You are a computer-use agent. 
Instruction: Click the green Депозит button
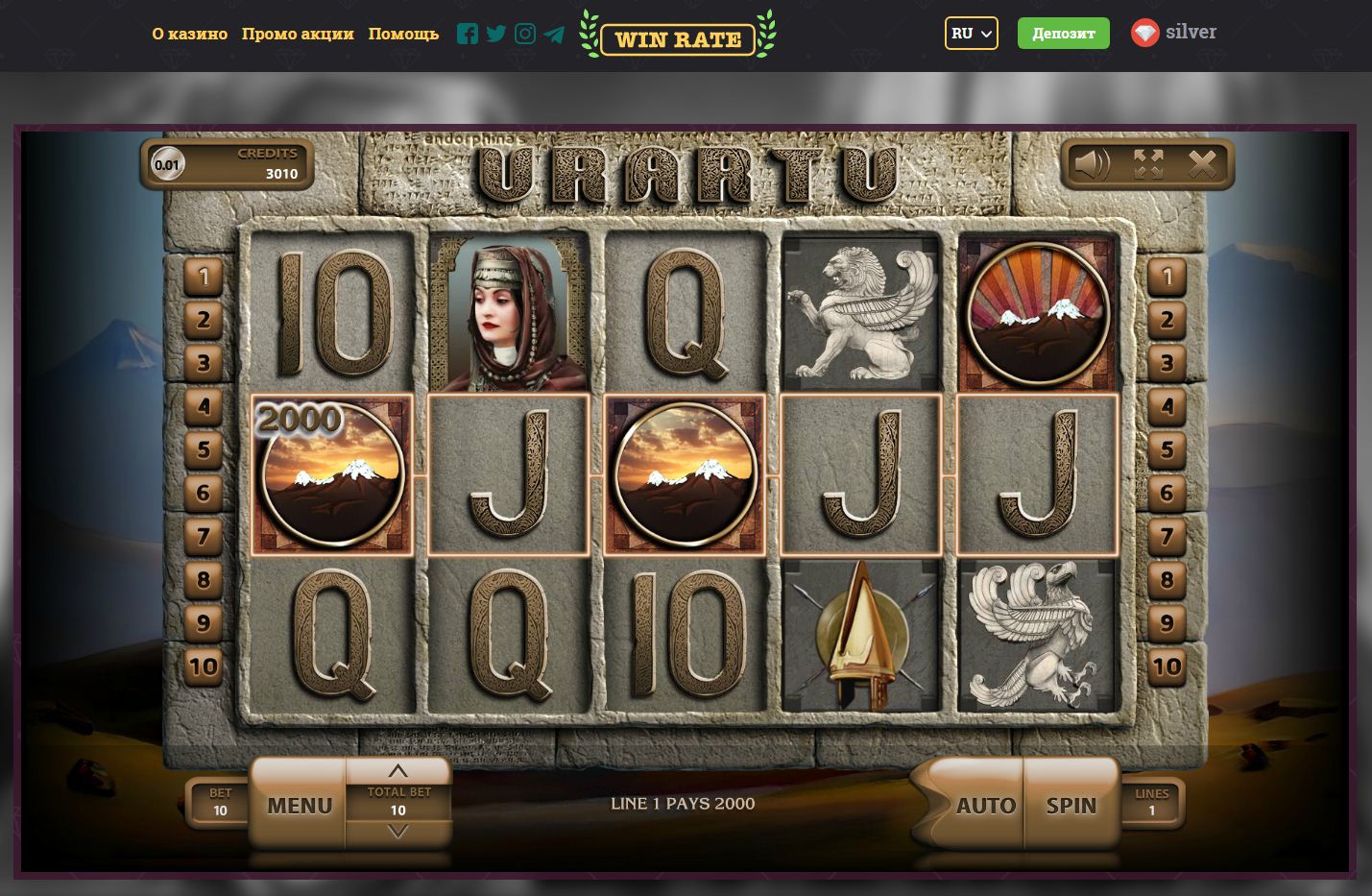[x=1063, y=34]
